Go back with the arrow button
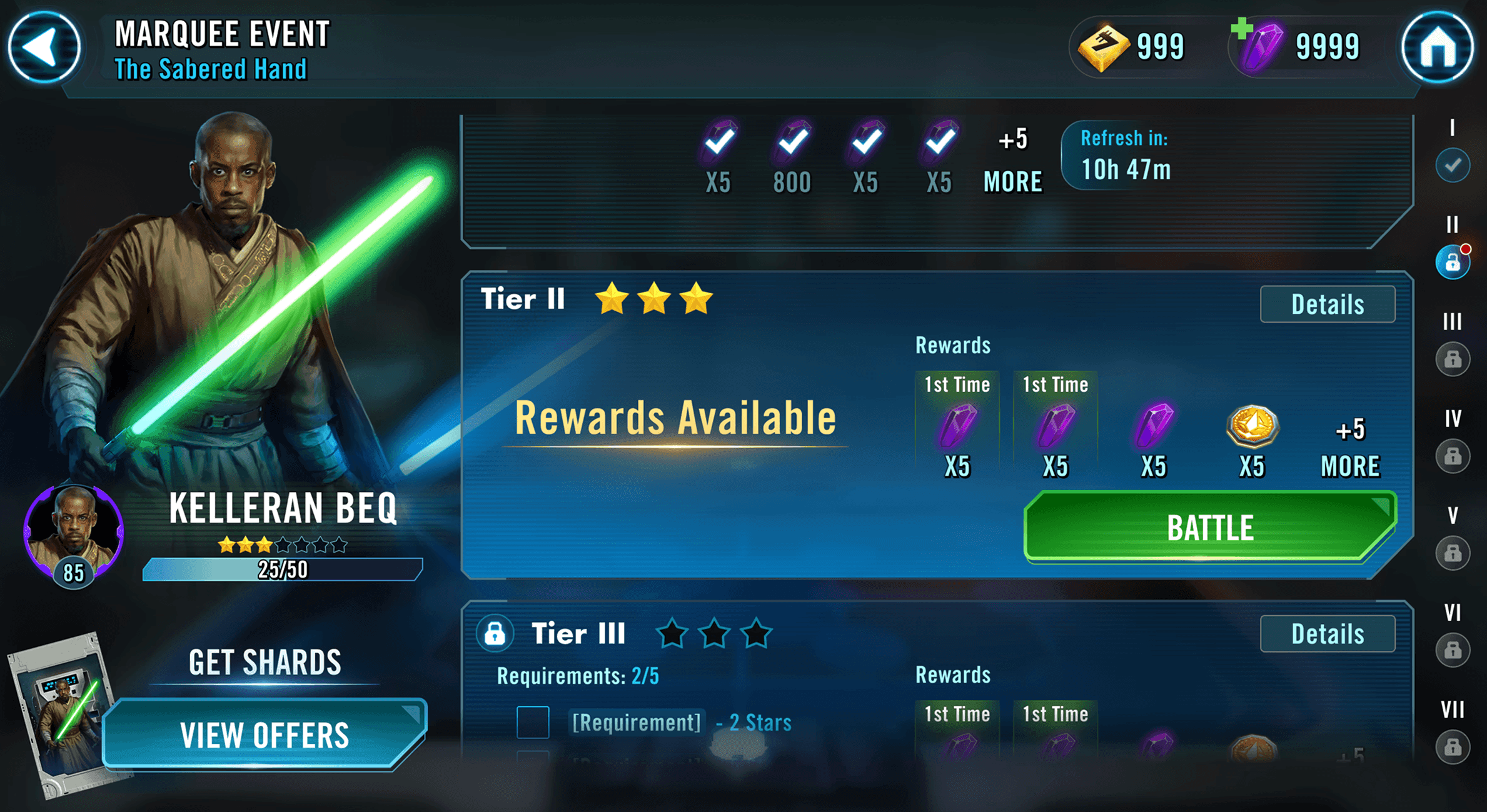This screenshot has height=812, width=1487. tap(44, 47)
